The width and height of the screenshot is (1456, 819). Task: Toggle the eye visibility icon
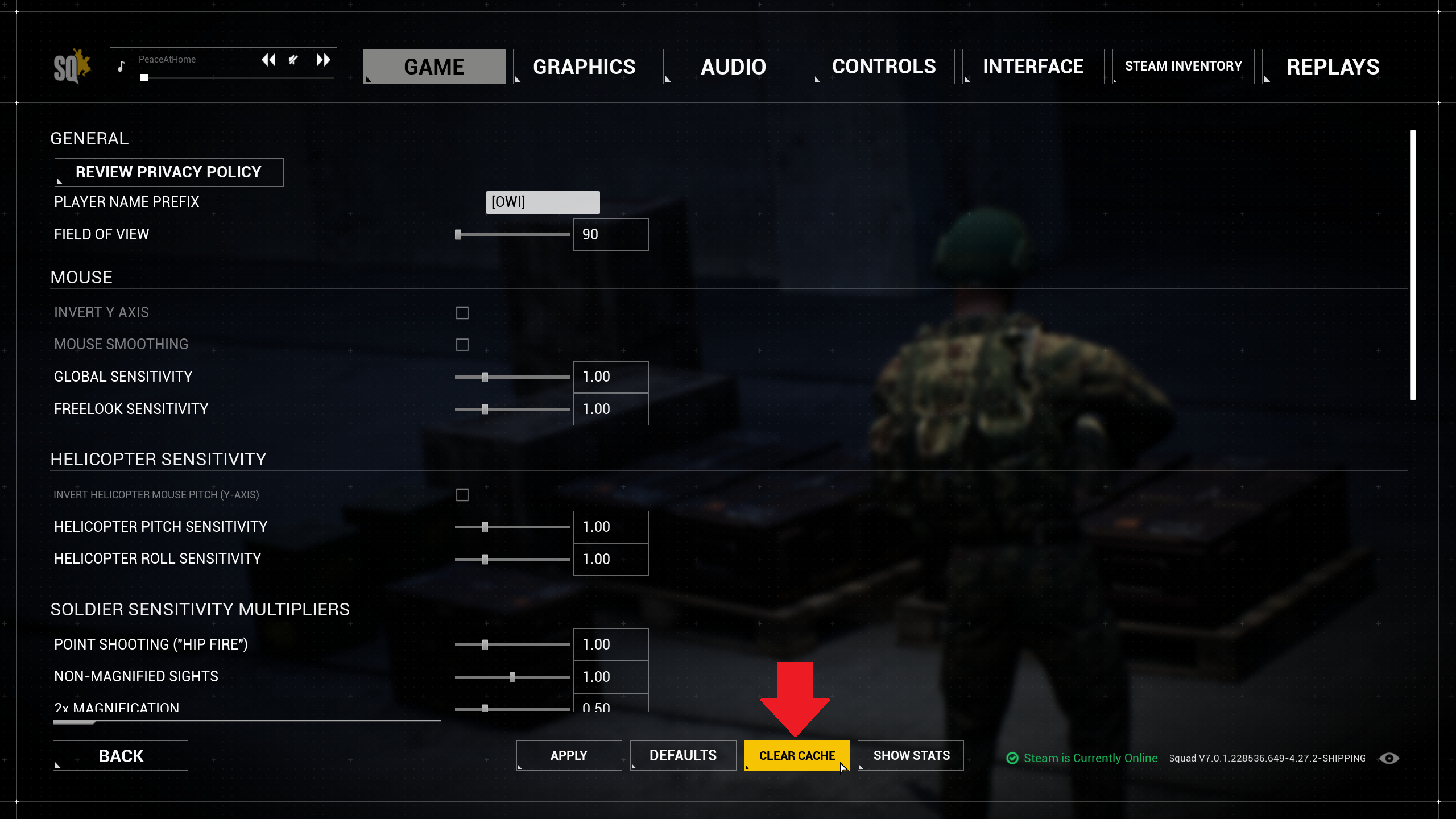click(1388, 758)
